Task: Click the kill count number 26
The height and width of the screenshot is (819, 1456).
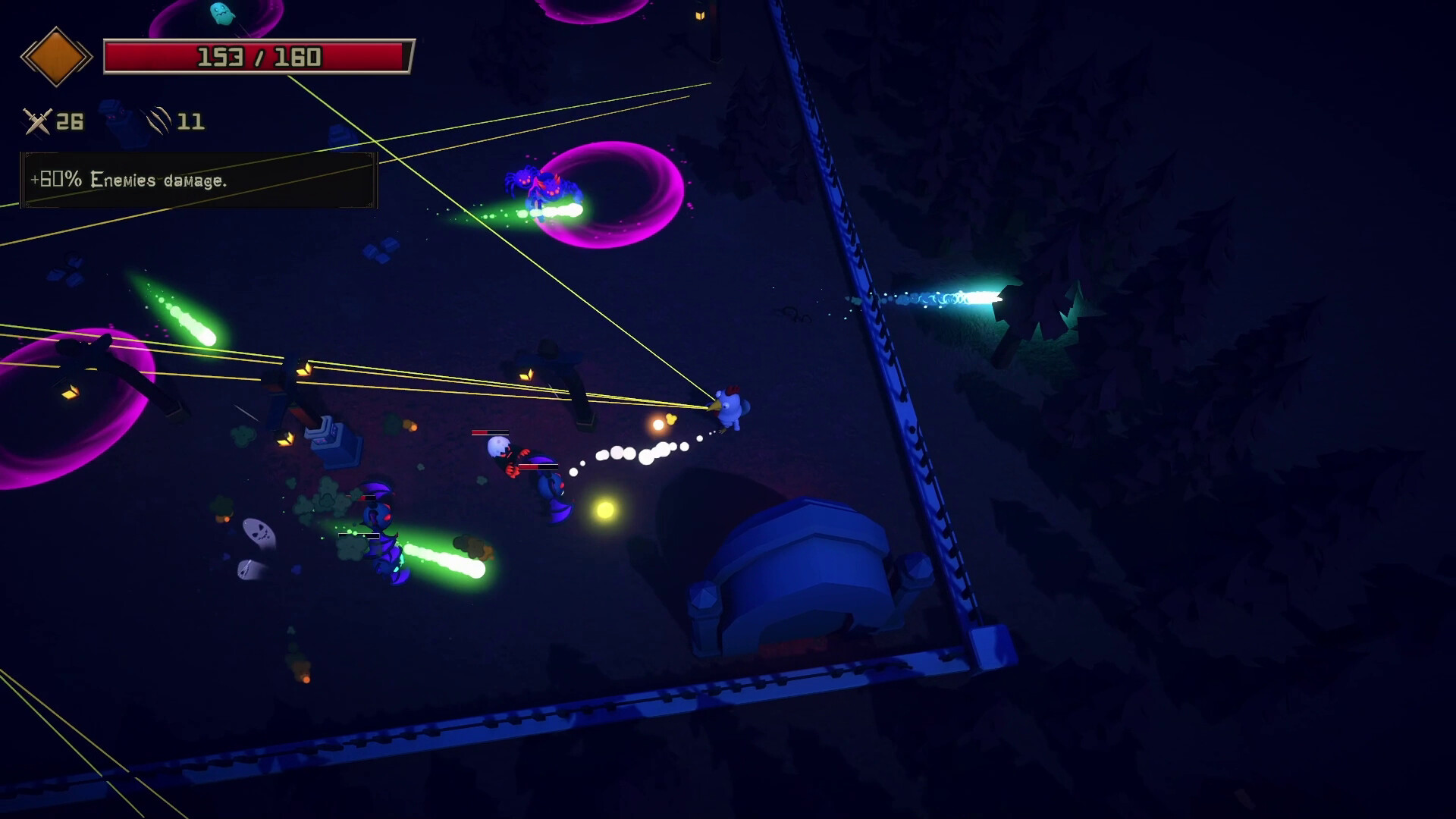Action: pos(69,120)
